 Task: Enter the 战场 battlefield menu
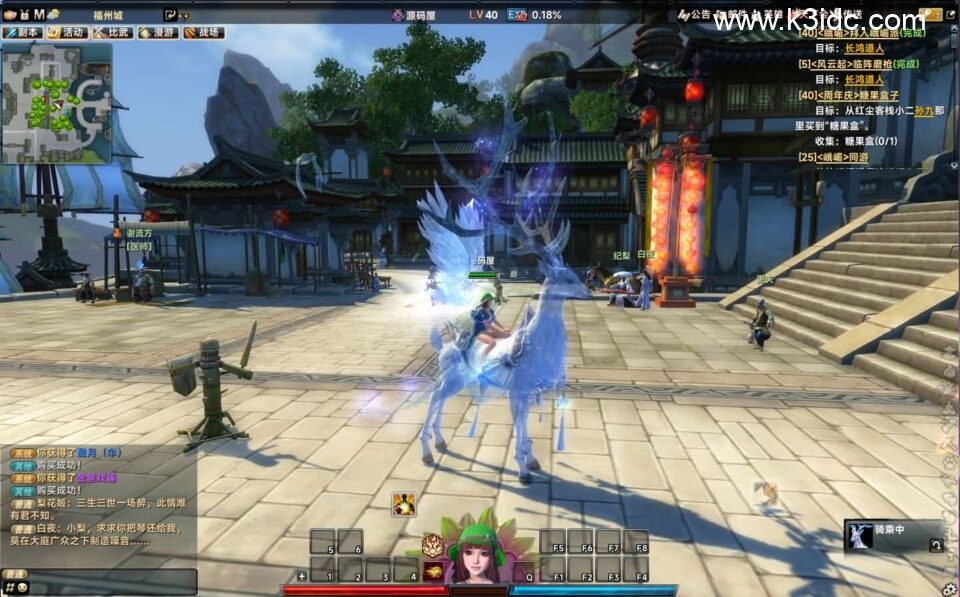click(x=203, y=32)
